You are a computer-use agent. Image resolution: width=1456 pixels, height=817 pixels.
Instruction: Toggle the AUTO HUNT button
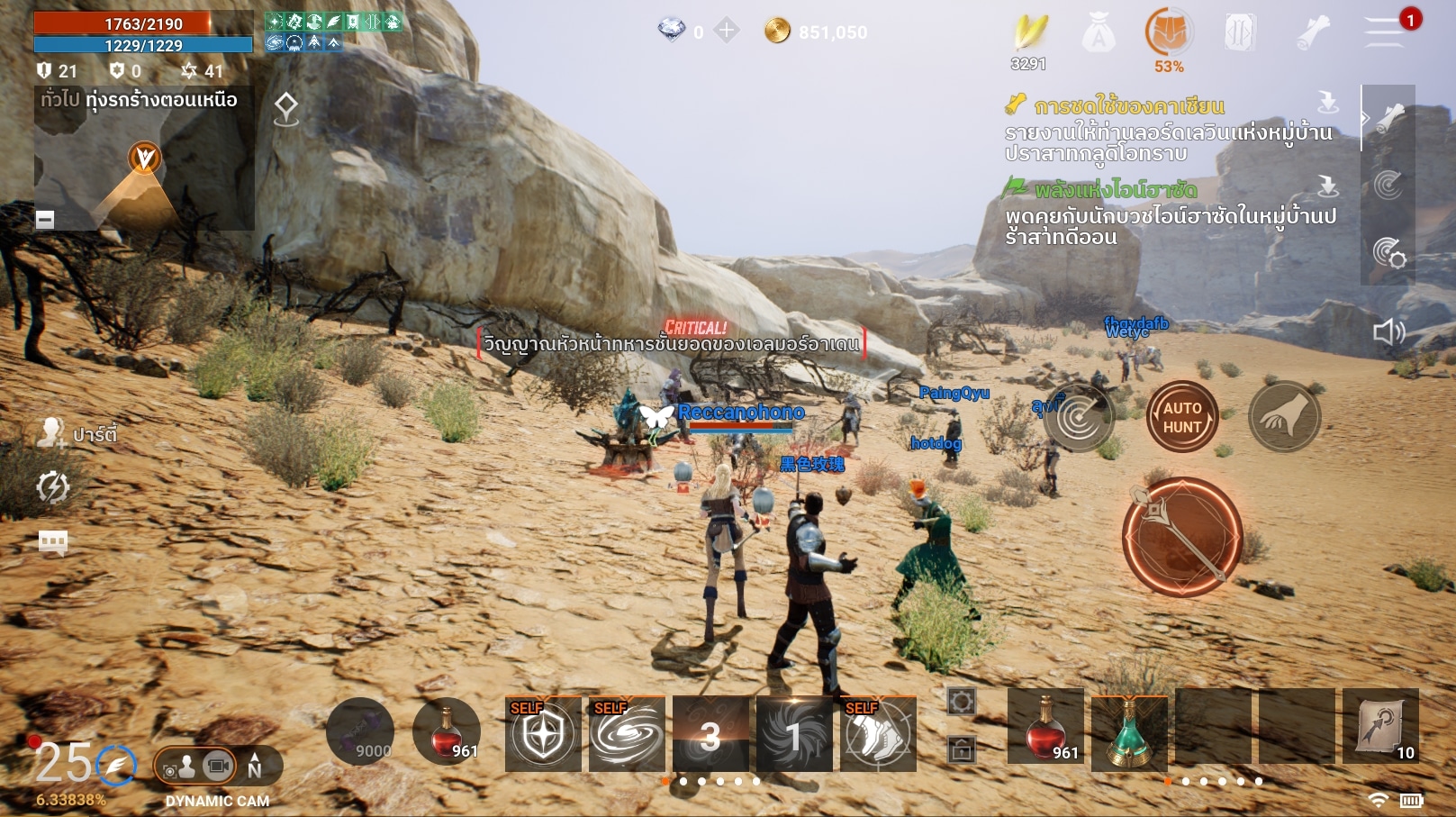[1181, 417]
